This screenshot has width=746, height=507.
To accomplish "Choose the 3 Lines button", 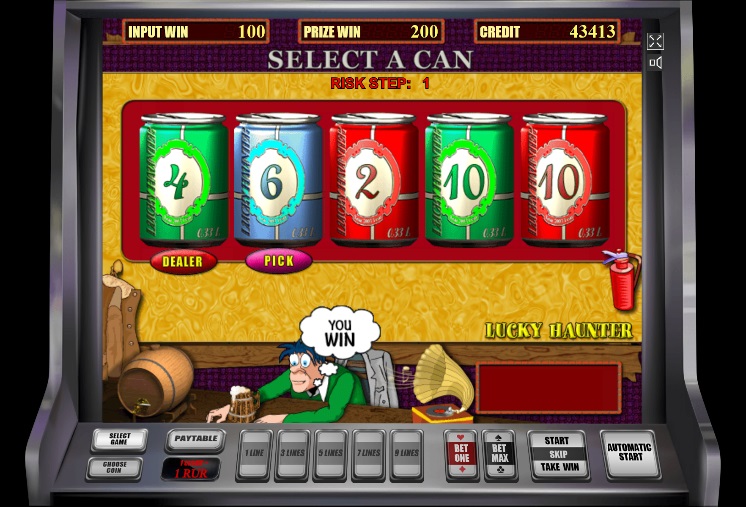I will (x=292, y=454).
